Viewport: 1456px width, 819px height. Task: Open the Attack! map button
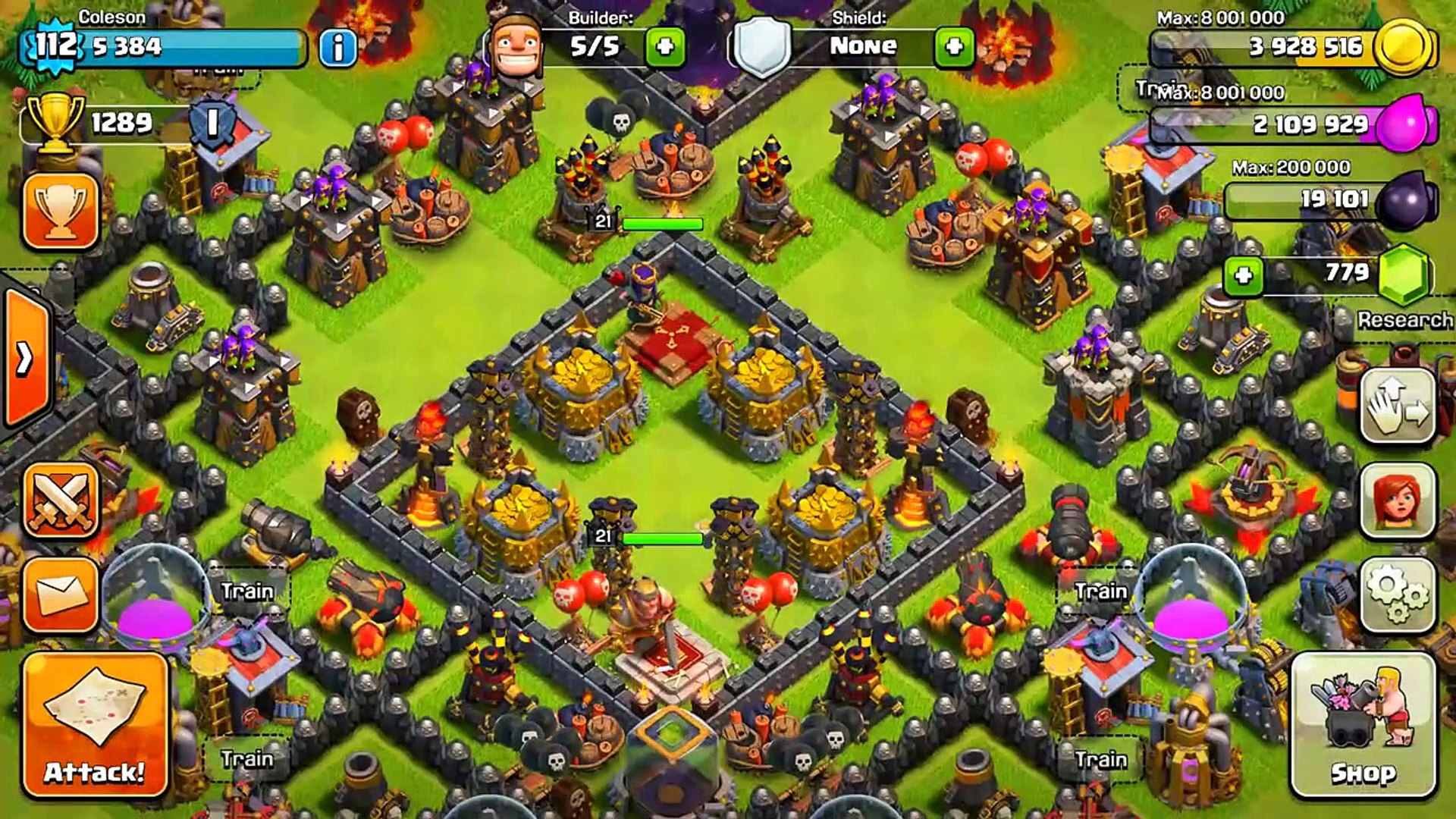(95, 725)
